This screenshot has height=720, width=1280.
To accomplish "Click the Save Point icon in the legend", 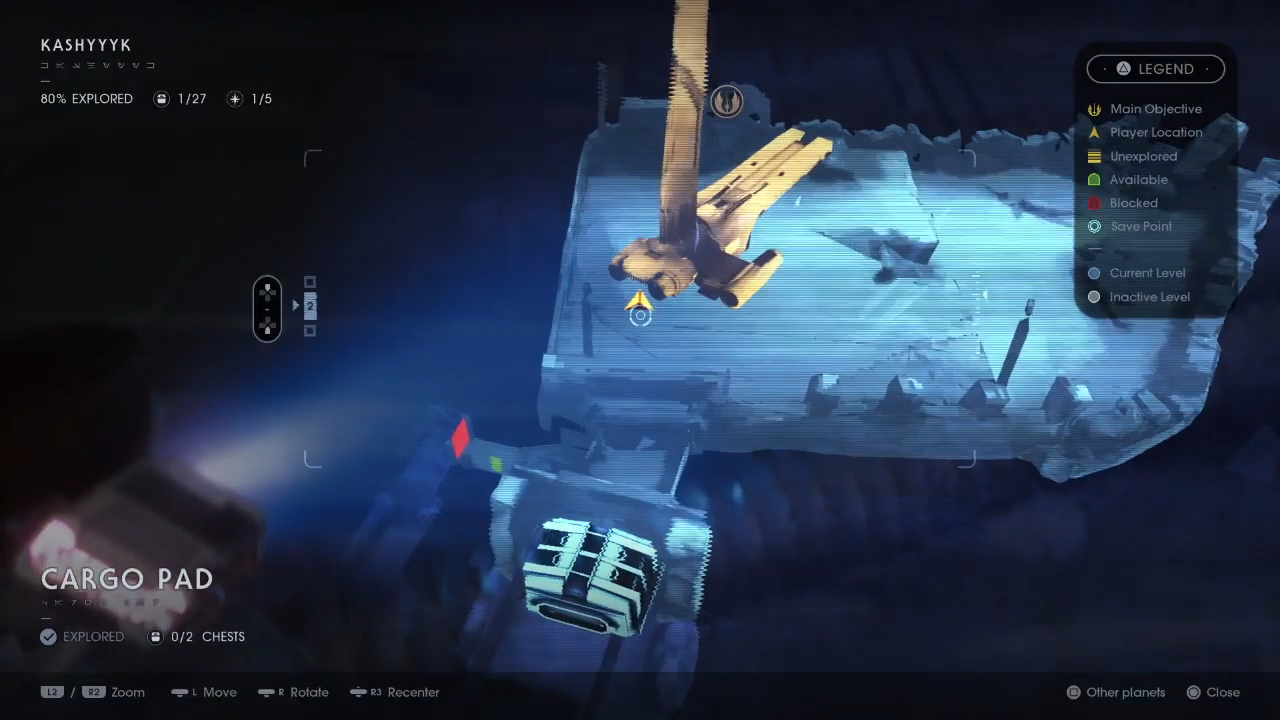I will tap(1094, 226).
